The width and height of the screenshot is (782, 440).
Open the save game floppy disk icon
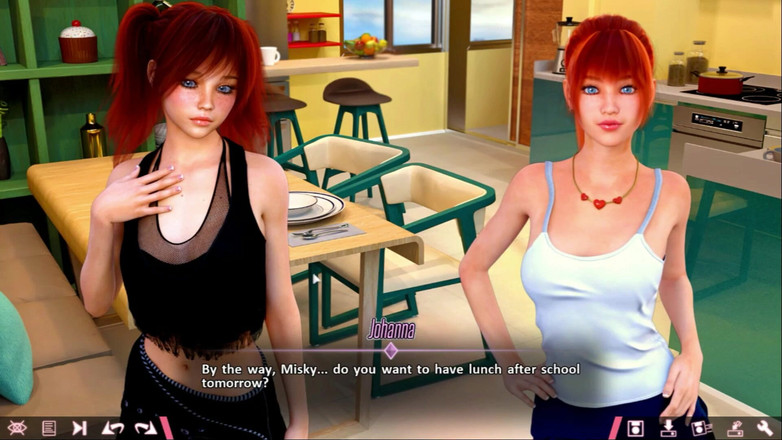(635, 428)
